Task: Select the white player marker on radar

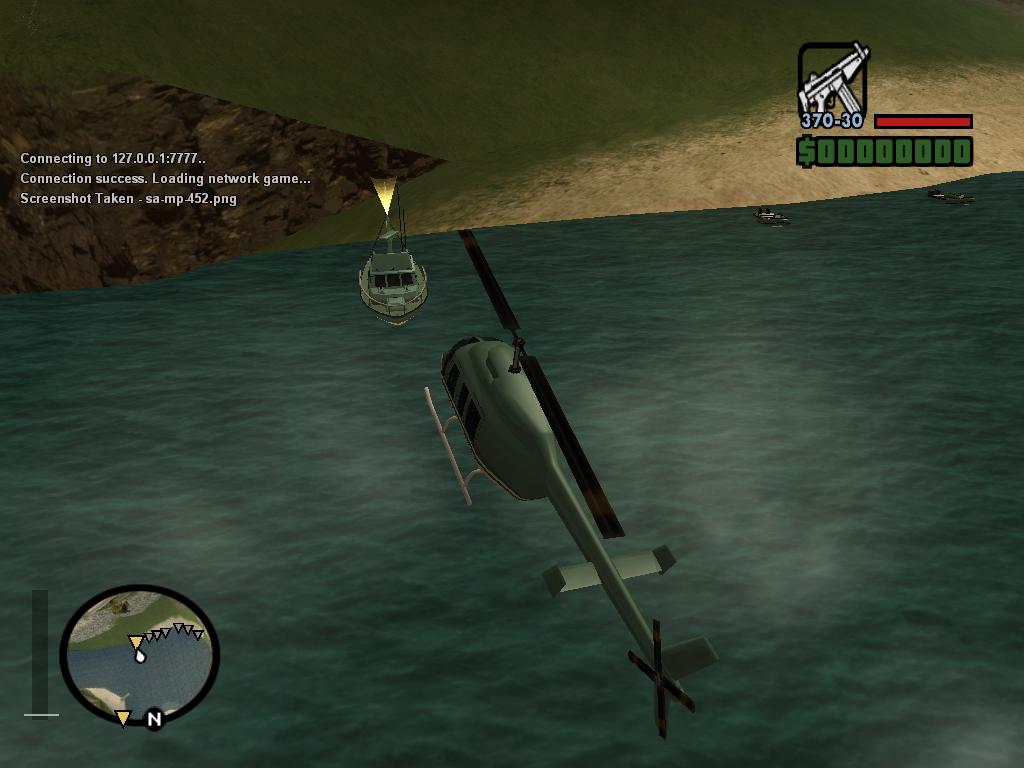Action: (x=141, y=656)
